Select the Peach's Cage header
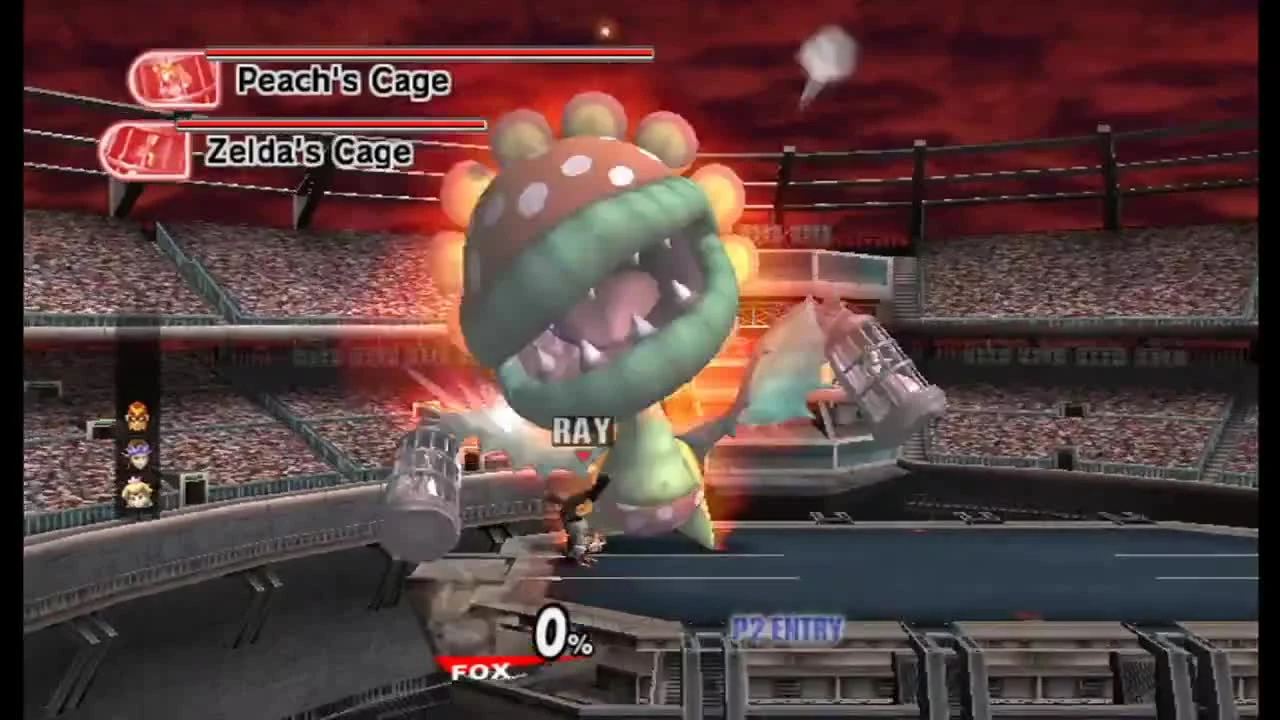The height and width of the screenshot is (720, 1280). point(343,81)
